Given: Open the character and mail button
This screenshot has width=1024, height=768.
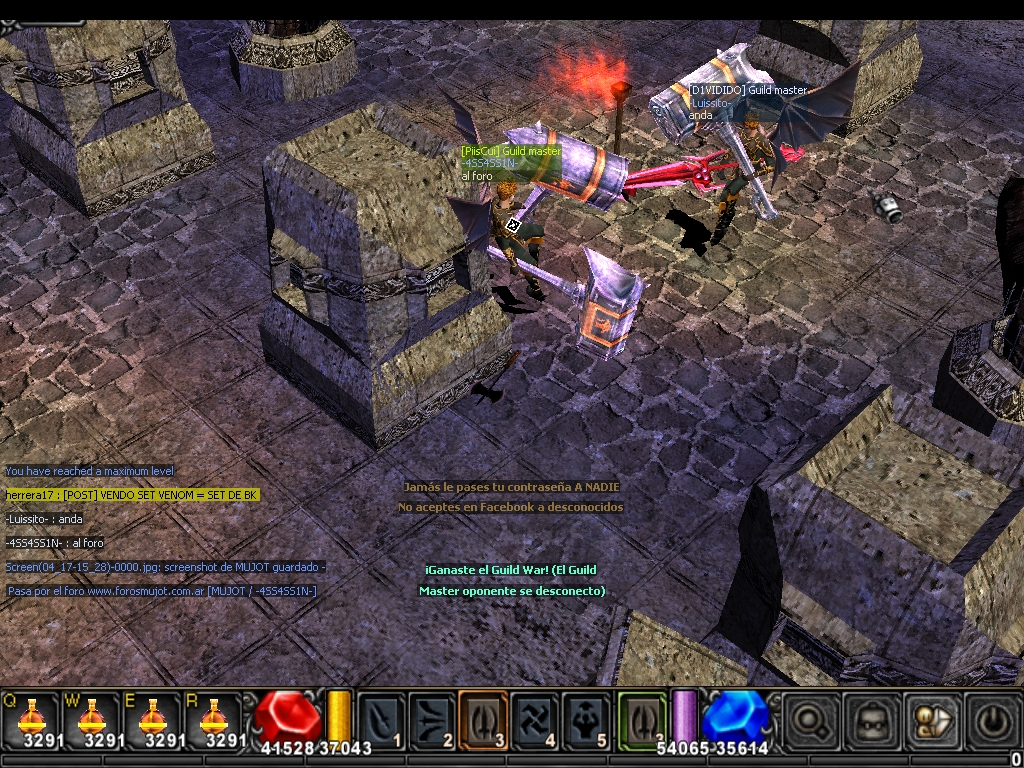Looking at the screenshot, I should pos(929,720).
